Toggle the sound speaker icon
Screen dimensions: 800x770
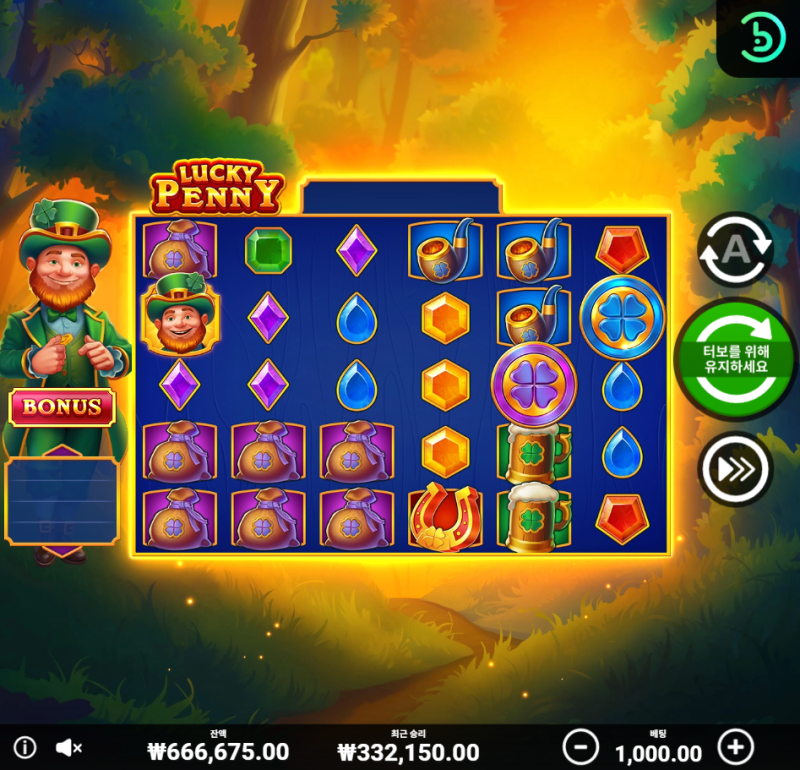[68, 747]
